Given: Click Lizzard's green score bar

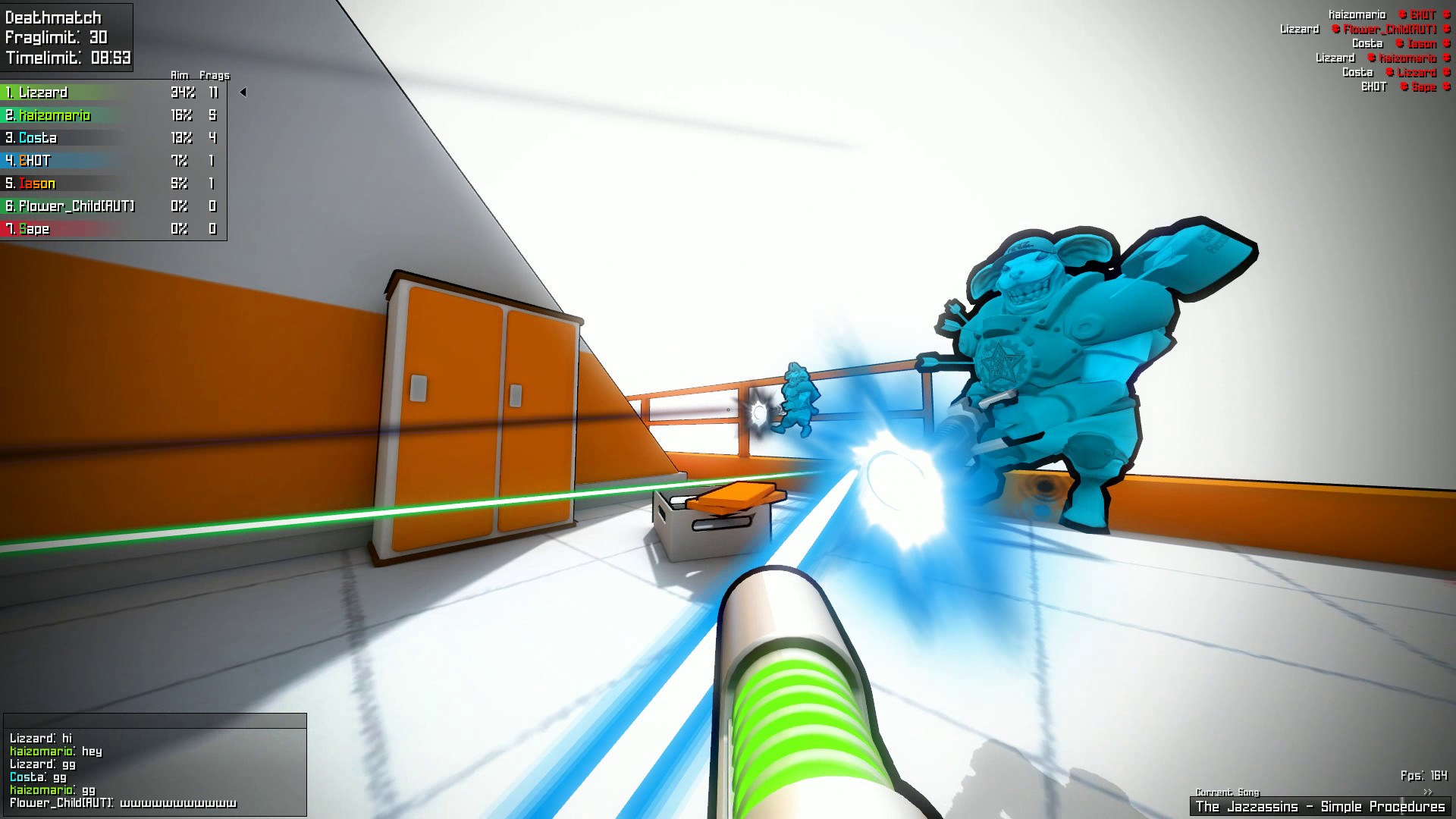Looking at the screenshot, I should pos(83,93).
